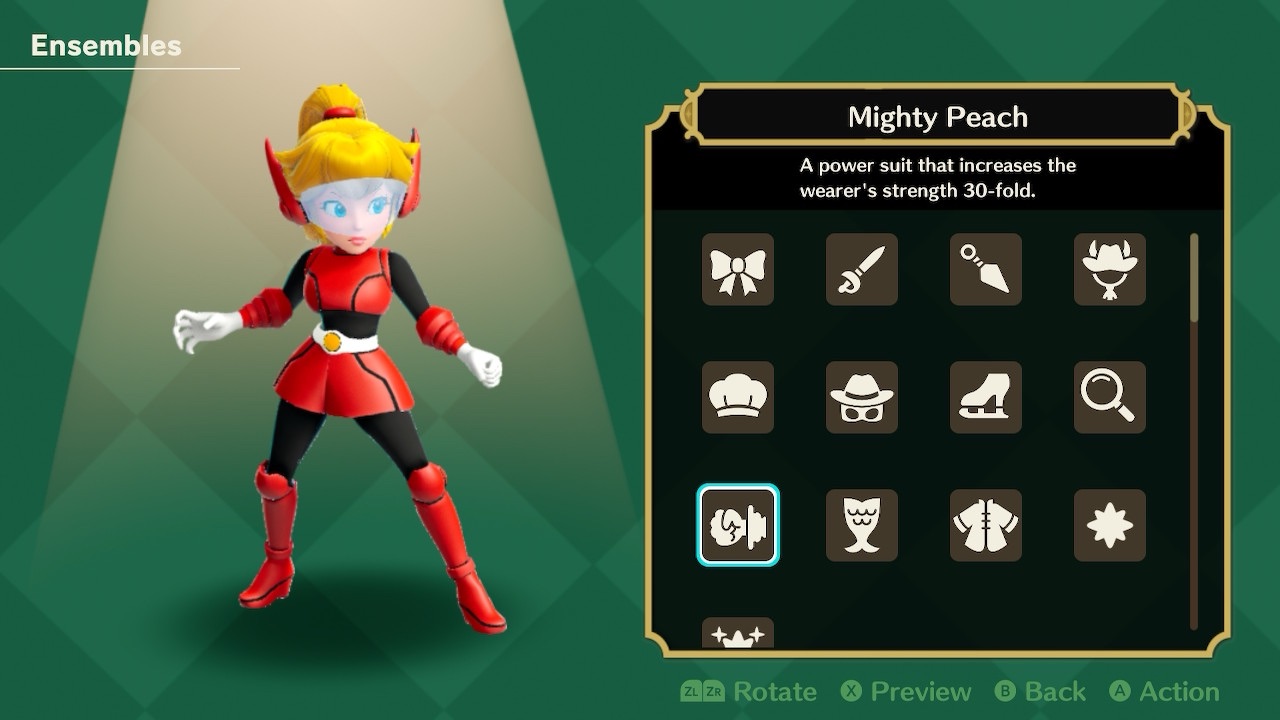Select the partially visible sparkling crown icon
Screen dimensions: 1280x720
point(738,633)
